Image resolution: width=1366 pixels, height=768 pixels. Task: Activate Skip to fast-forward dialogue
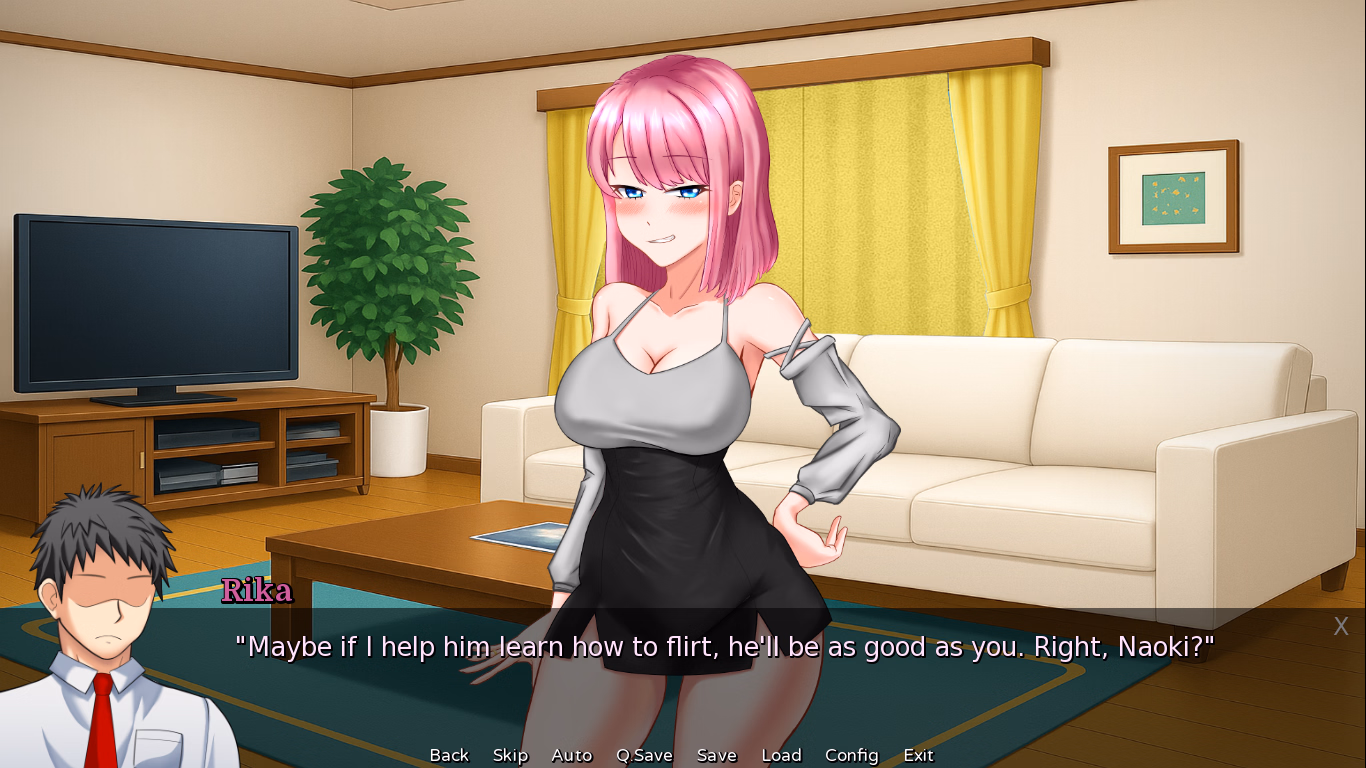(x=510, y=755)
